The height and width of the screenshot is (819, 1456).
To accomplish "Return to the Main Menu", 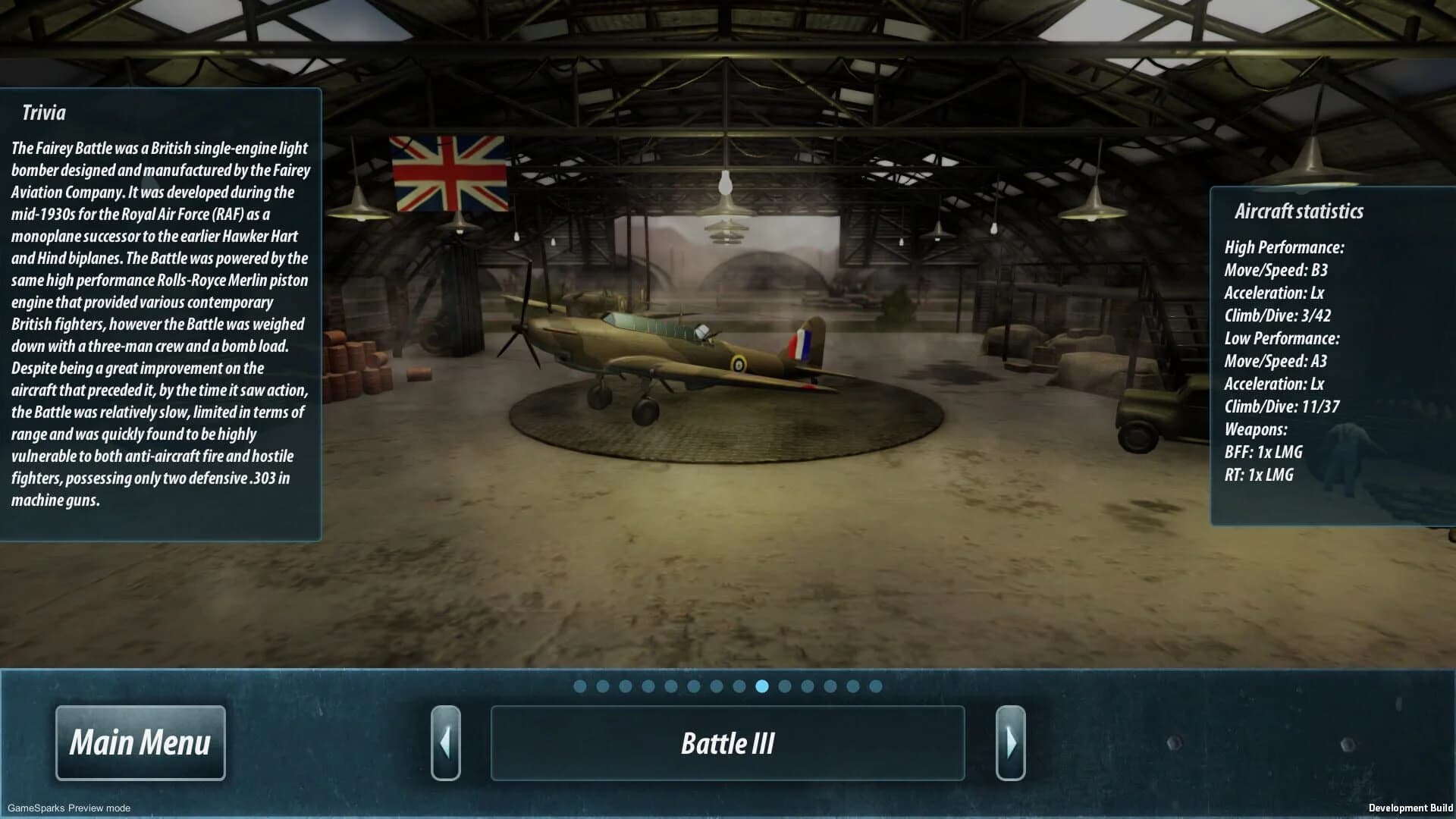I will click(140, 742).
